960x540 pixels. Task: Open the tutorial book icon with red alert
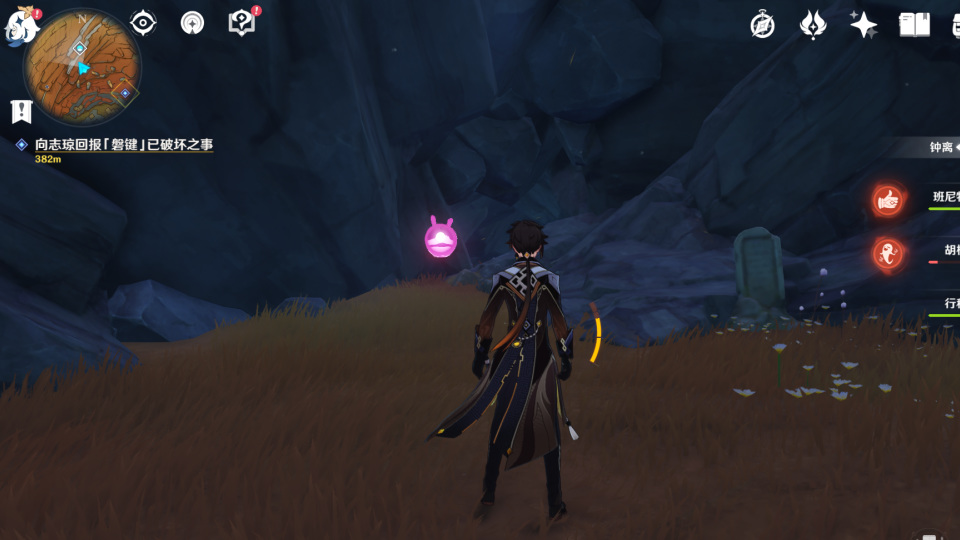[242, 22]
